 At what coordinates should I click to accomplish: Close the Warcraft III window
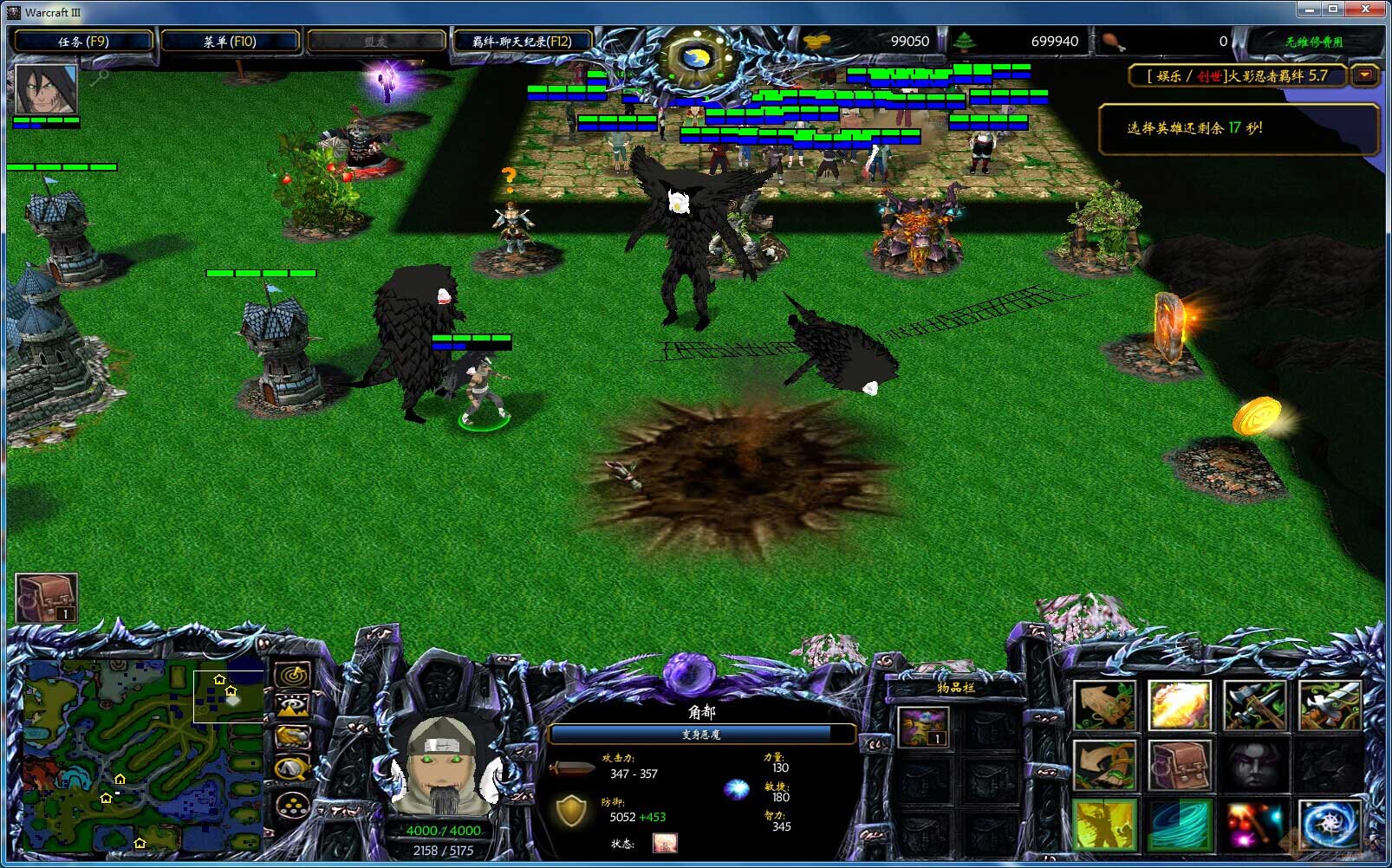tap(1365, 10)
